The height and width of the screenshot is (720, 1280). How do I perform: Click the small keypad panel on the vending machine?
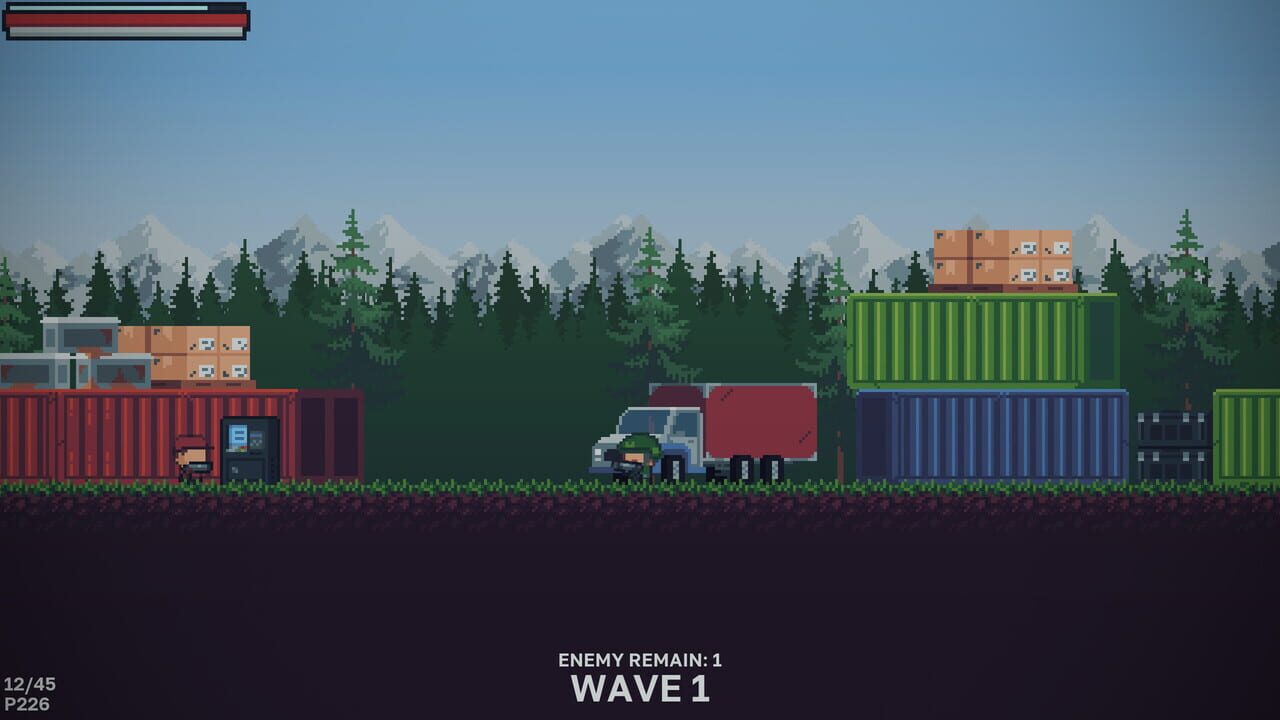click(x=256, y=440)
